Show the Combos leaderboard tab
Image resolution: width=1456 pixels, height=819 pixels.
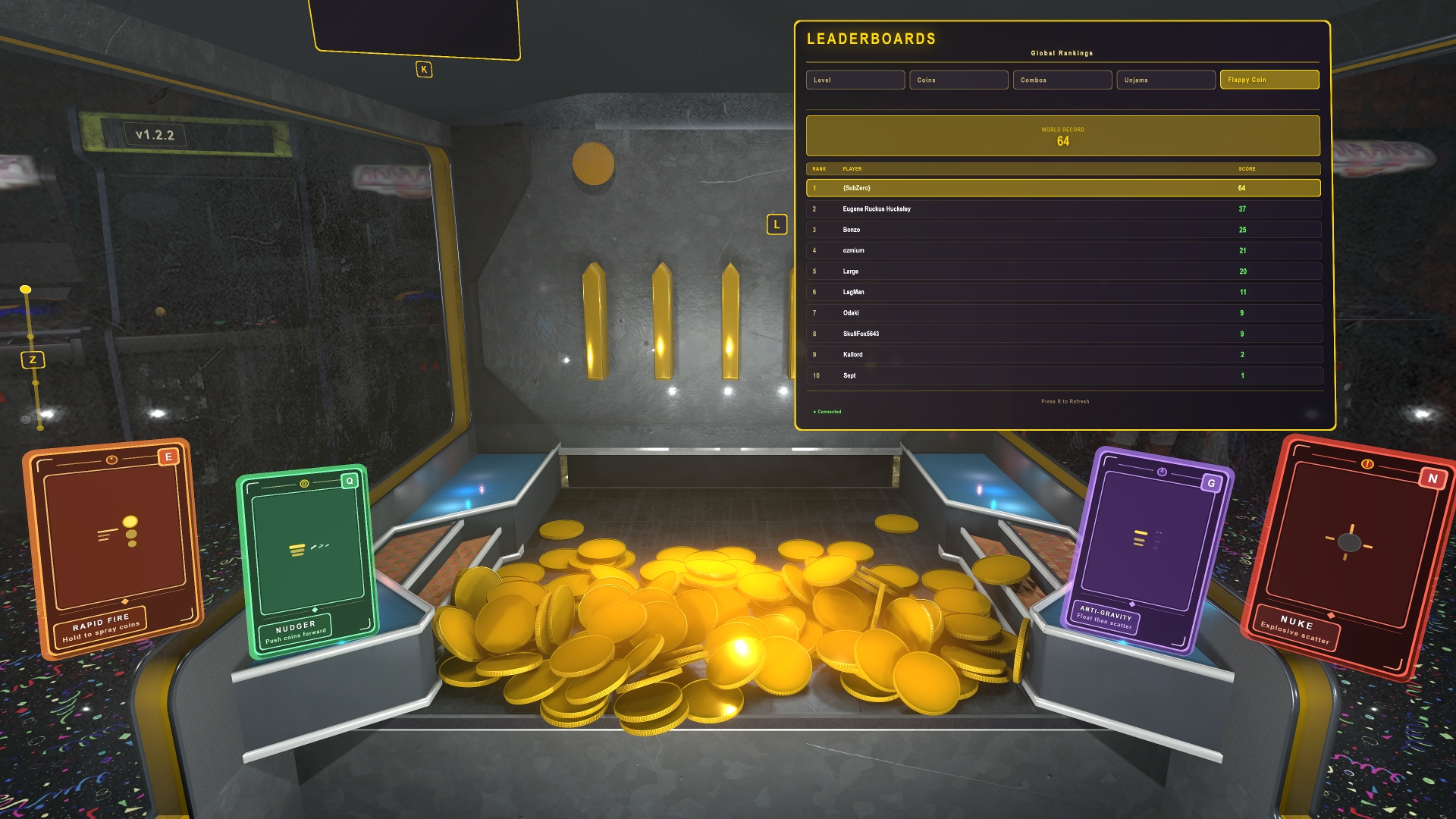1062,80
